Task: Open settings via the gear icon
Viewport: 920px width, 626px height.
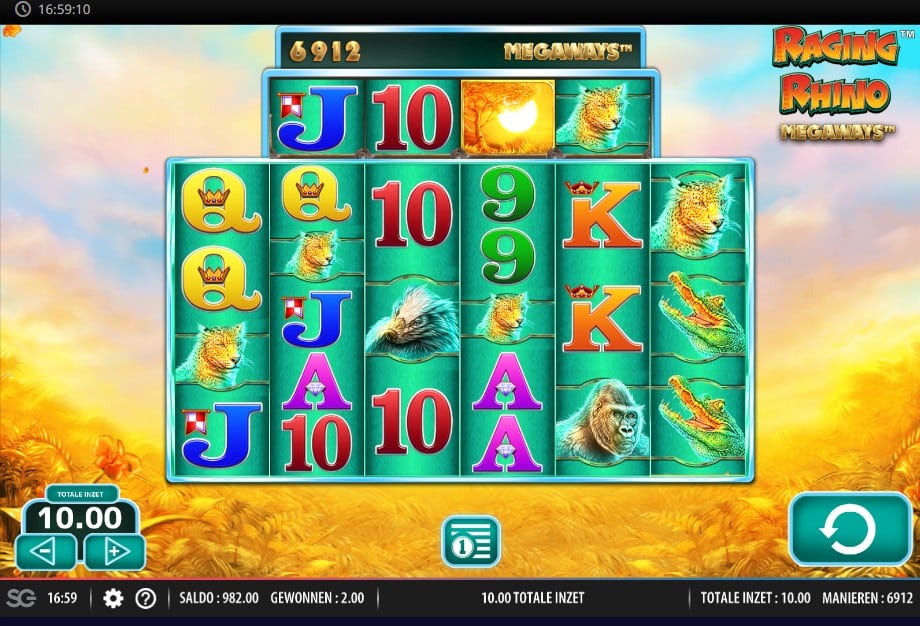Action: [113, 598]
